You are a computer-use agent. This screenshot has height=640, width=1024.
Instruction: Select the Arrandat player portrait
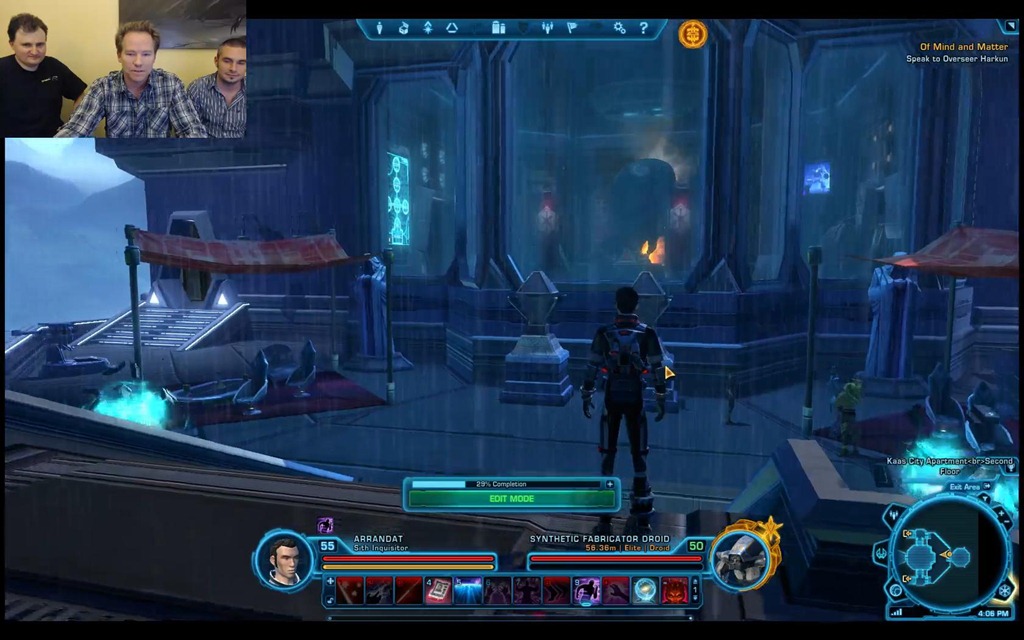284,560
